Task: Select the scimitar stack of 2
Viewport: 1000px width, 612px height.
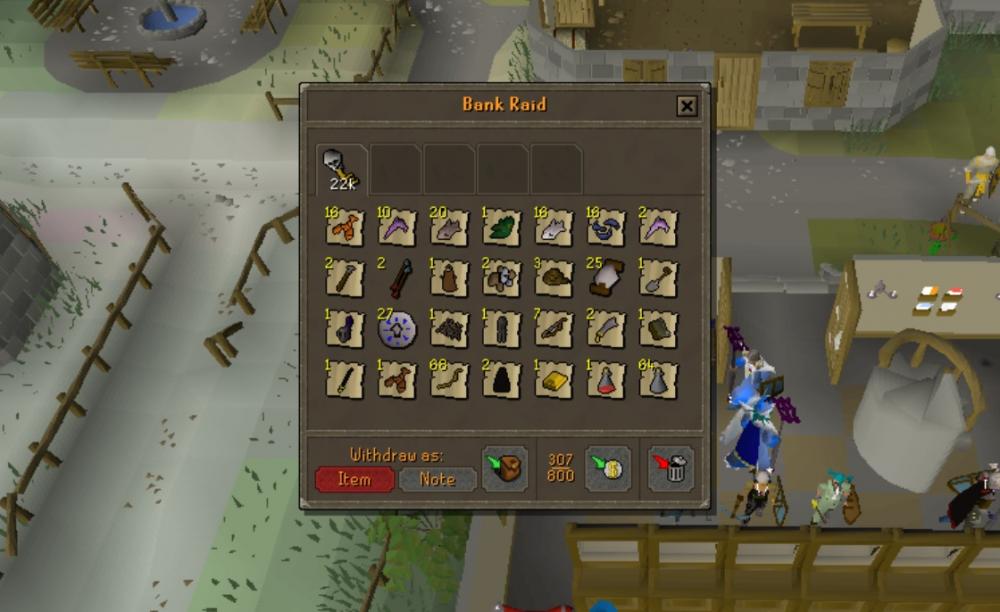Action: (x=606, y=329)
